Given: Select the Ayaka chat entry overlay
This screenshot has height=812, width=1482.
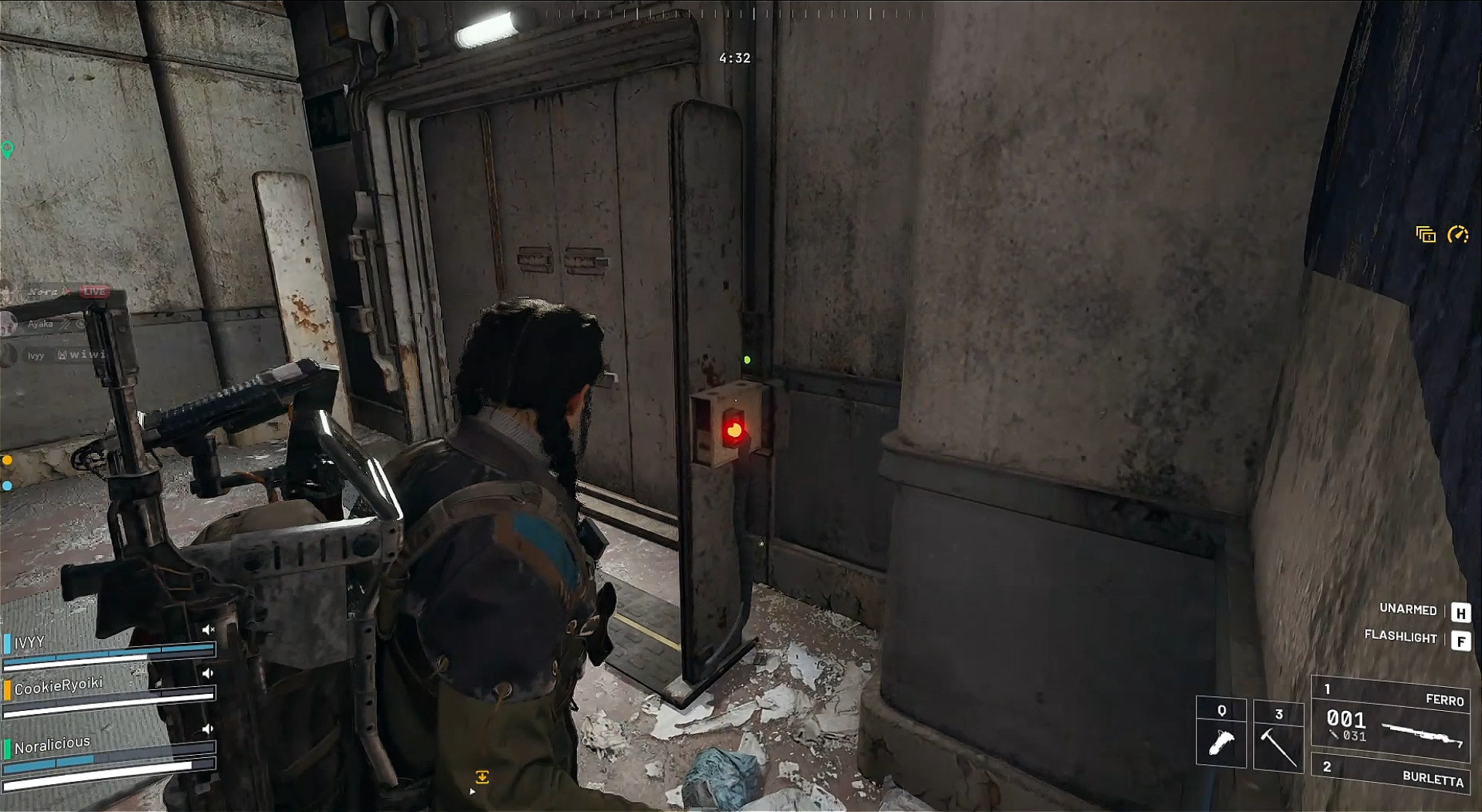Looking at the screenshot, I should (40, 323).
